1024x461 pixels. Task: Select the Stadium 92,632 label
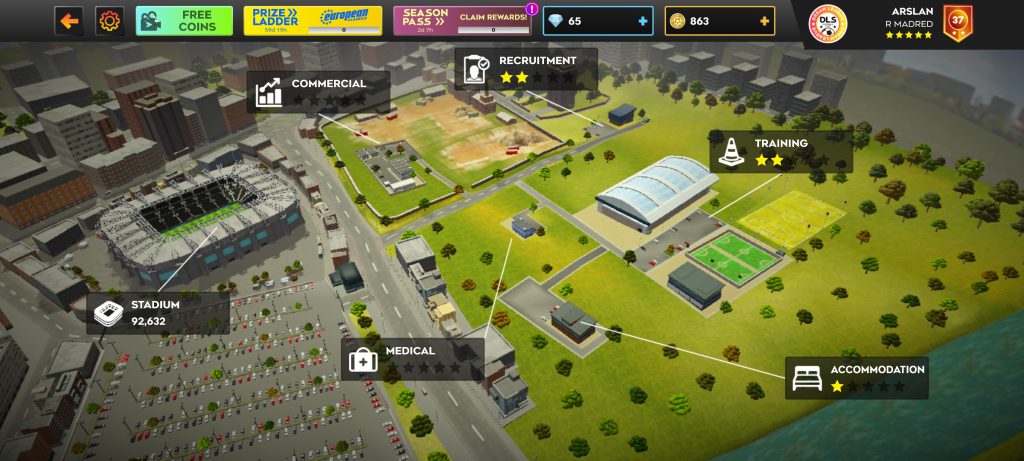(157, 313)
